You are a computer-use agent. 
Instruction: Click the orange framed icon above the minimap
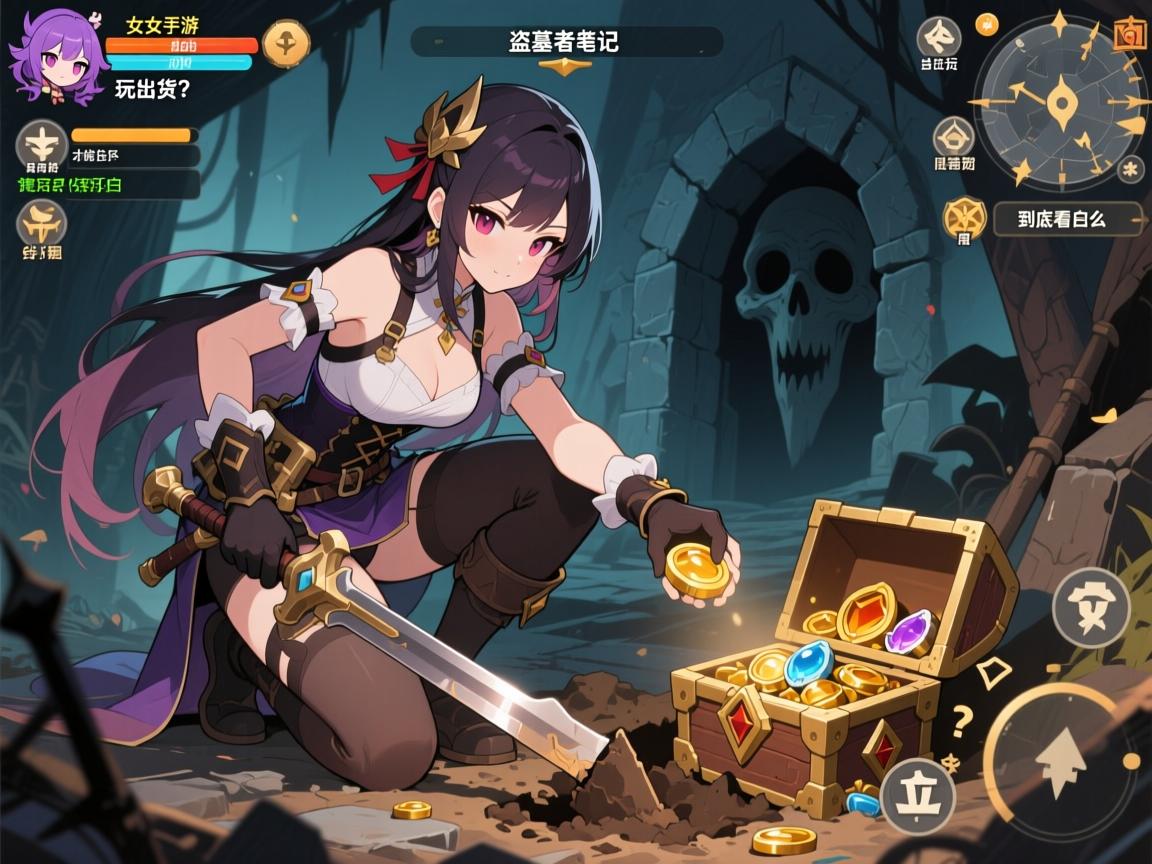[x=1129, y=33]
